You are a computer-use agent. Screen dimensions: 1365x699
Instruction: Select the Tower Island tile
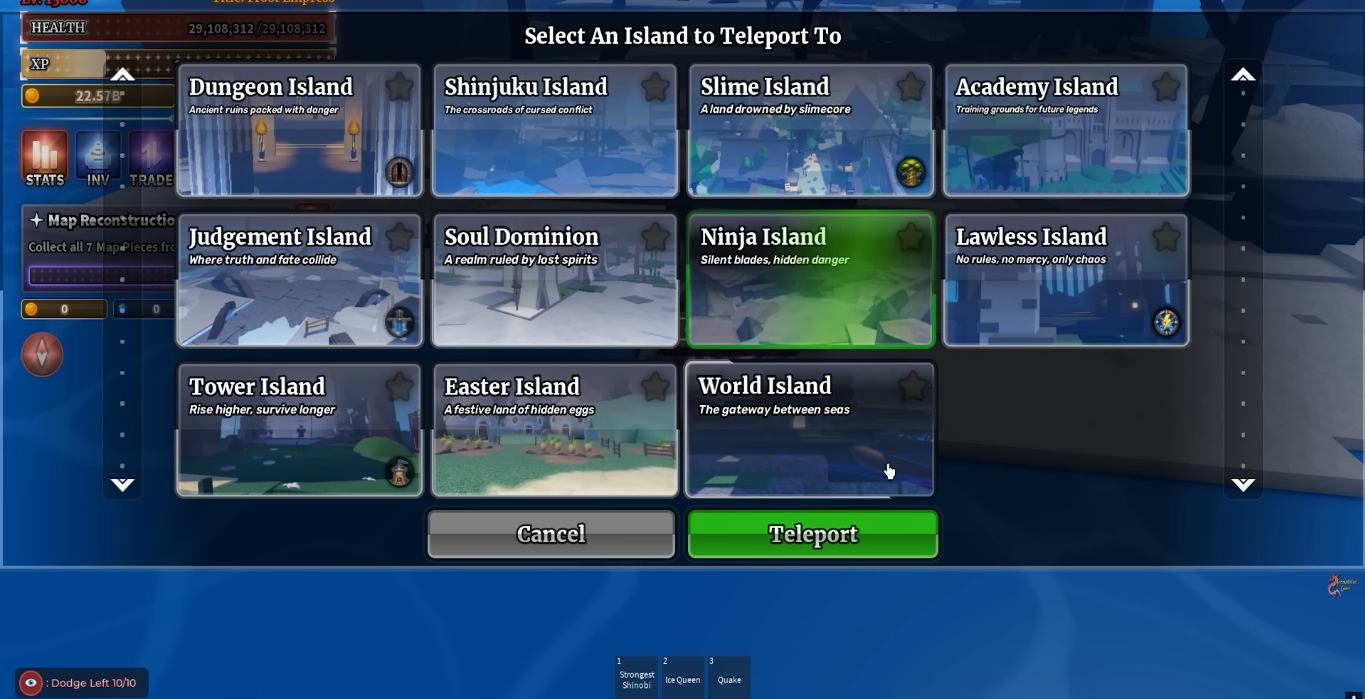click(298, 440)
